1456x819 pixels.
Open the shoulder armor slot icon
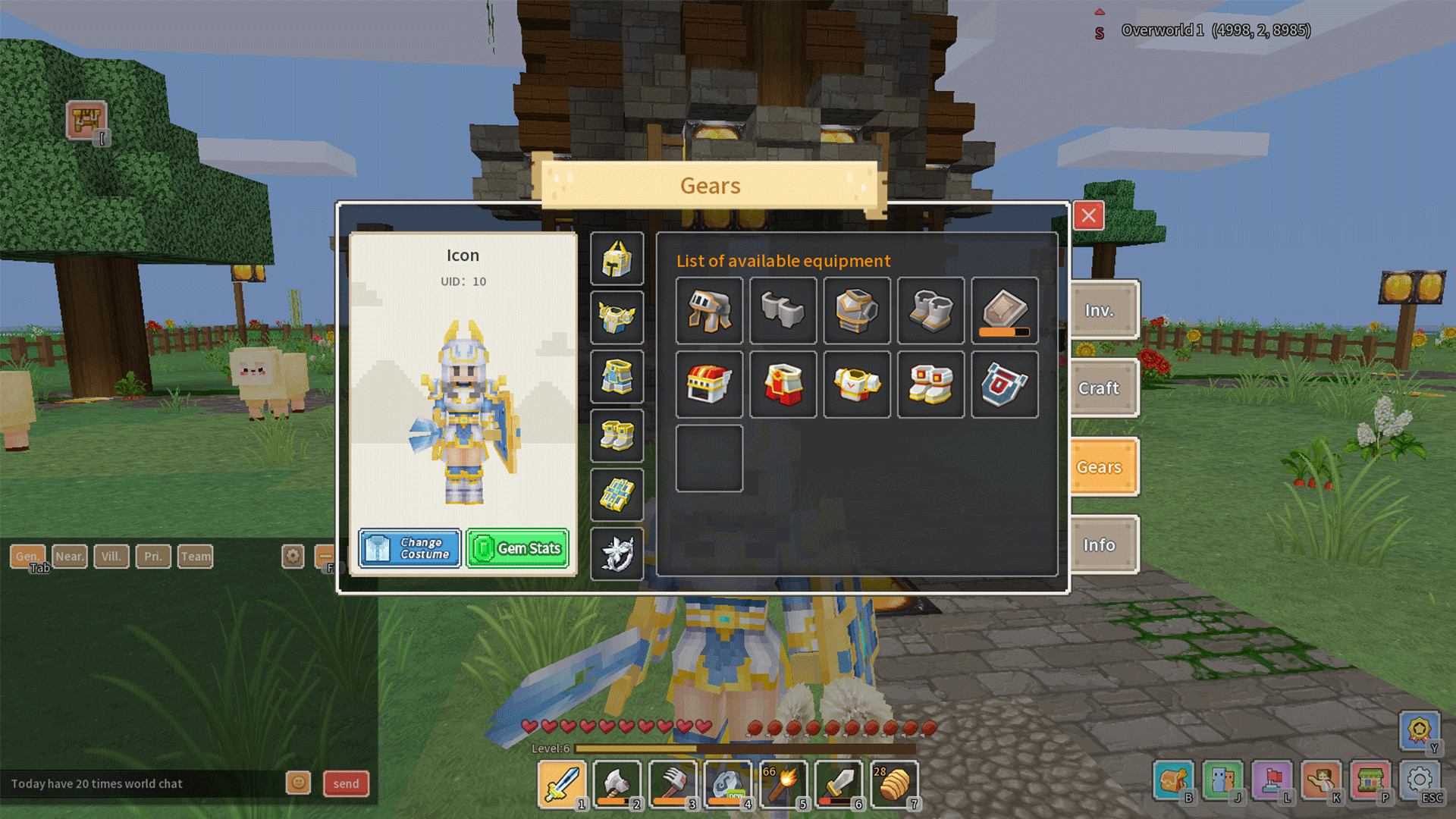(x=617, y=318)
